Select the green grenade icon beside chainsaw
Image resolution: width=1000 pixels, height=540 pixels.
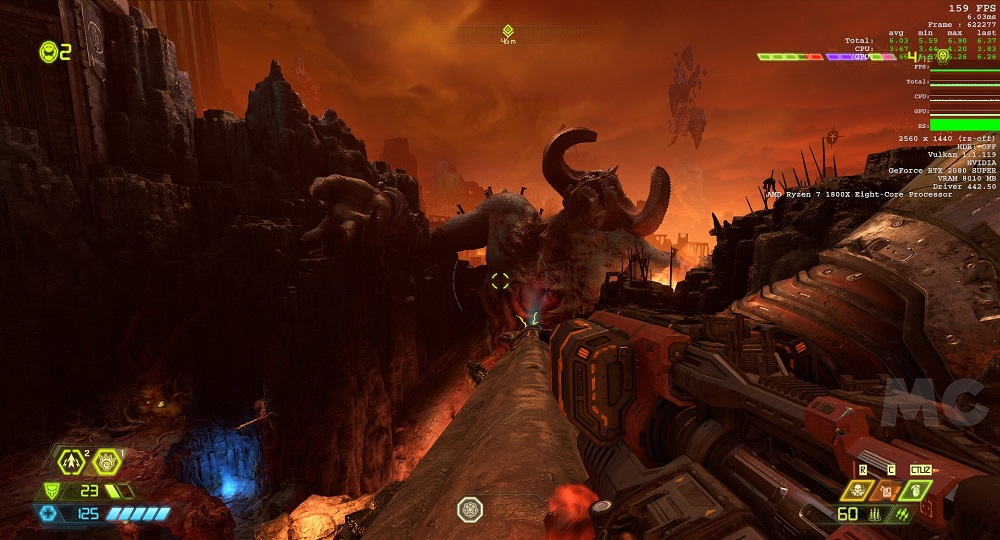(916, 490)
